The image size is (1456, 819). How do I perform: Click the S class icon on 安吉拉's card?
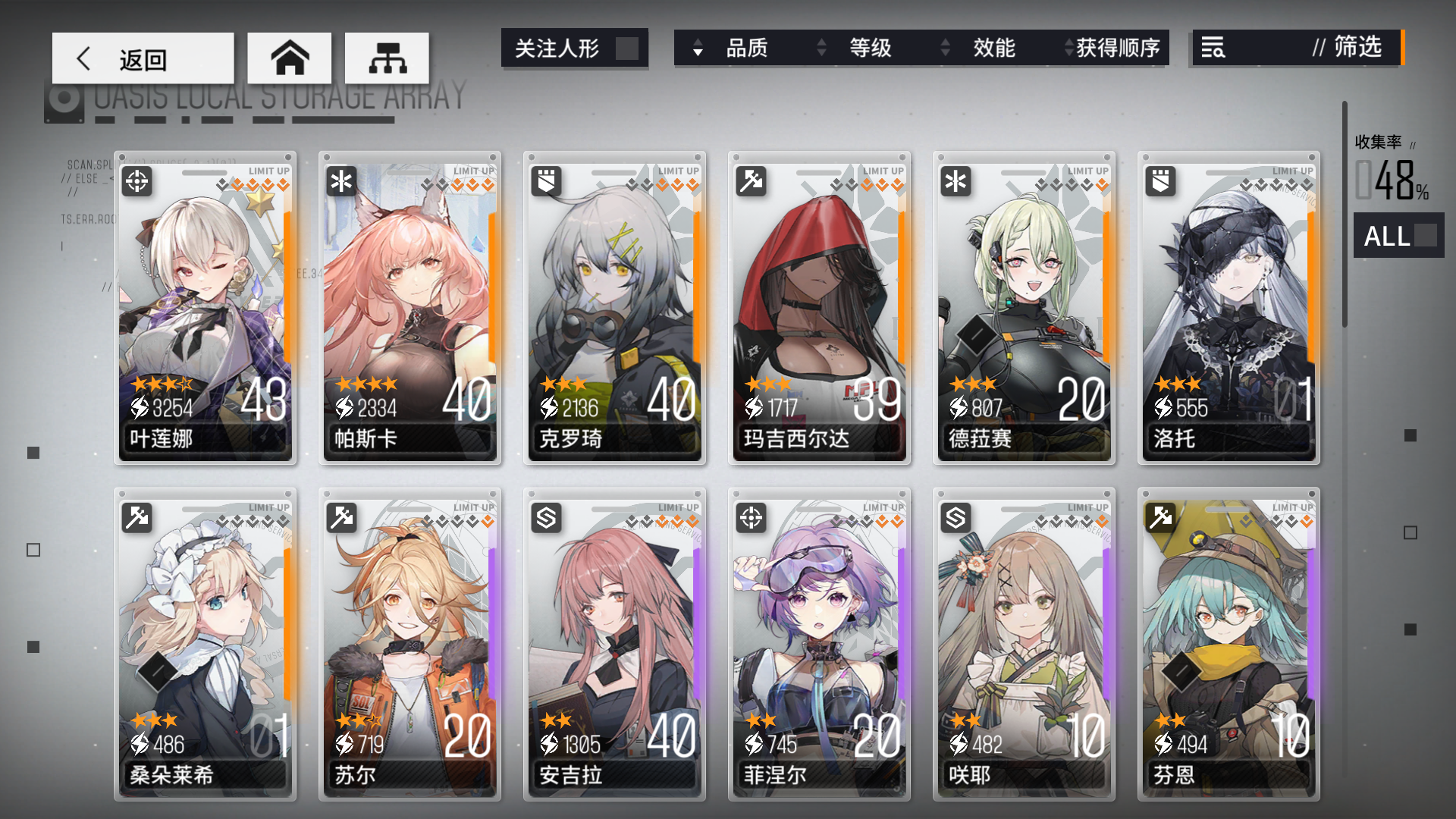click(545, 519)
